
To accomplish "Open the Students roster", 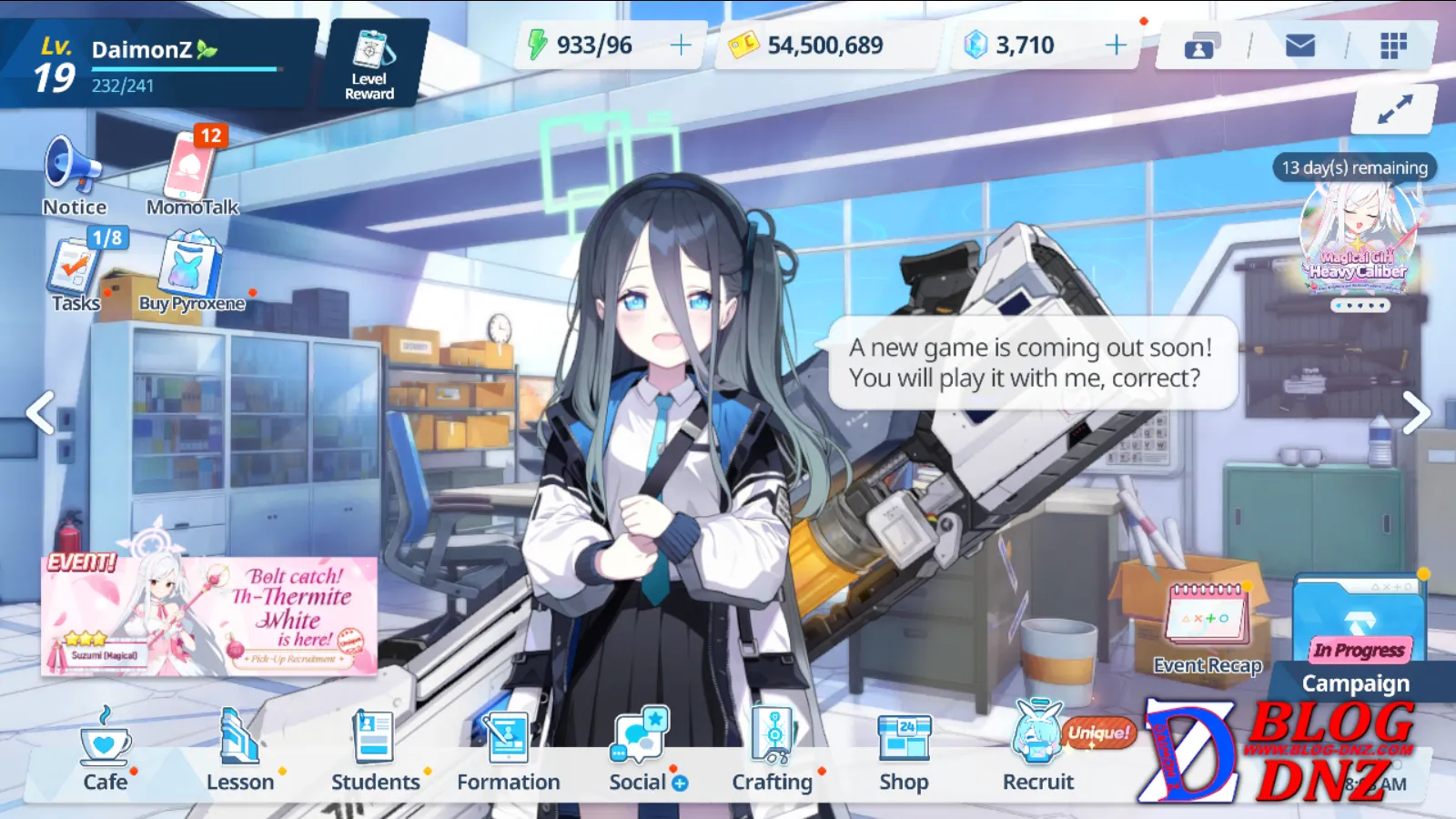I will point(375,751).
